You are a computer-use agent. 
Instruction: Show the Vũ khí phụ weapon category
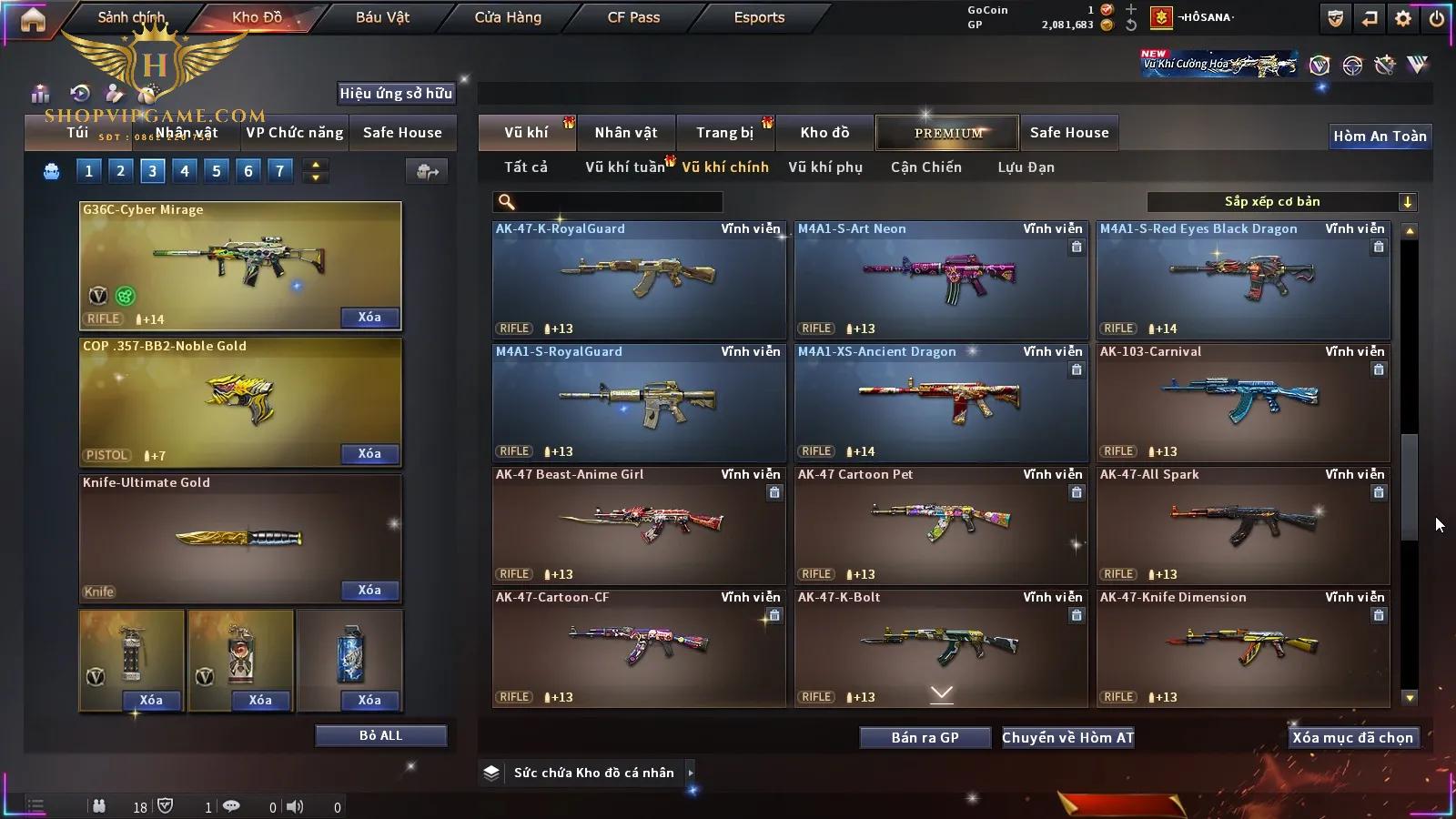[x=825, y=167]
